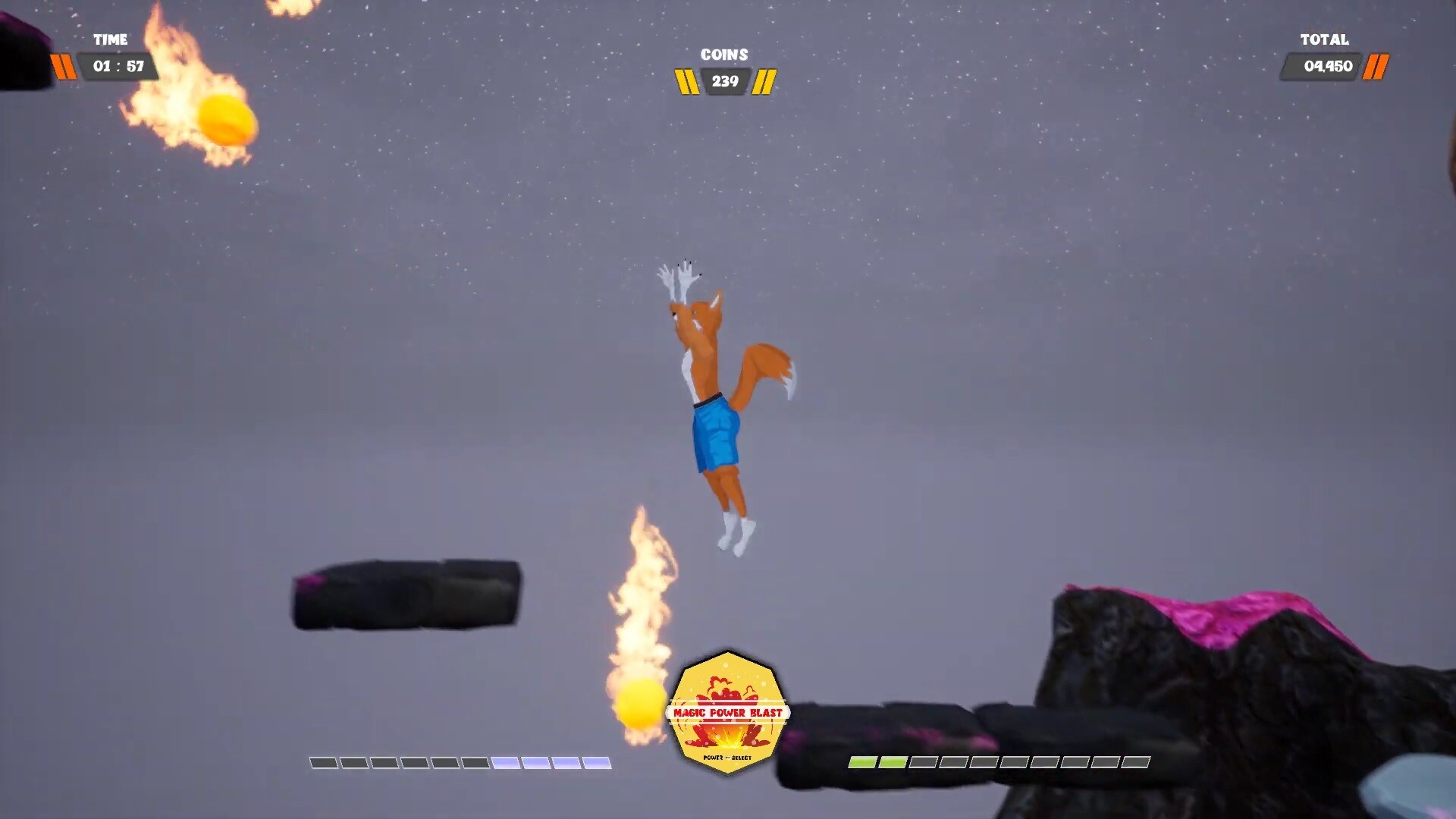Image resolution: width=1456 pixels, height=819 pixels.
Task: Select the TIME label at top left
Action: coord(110,40)
